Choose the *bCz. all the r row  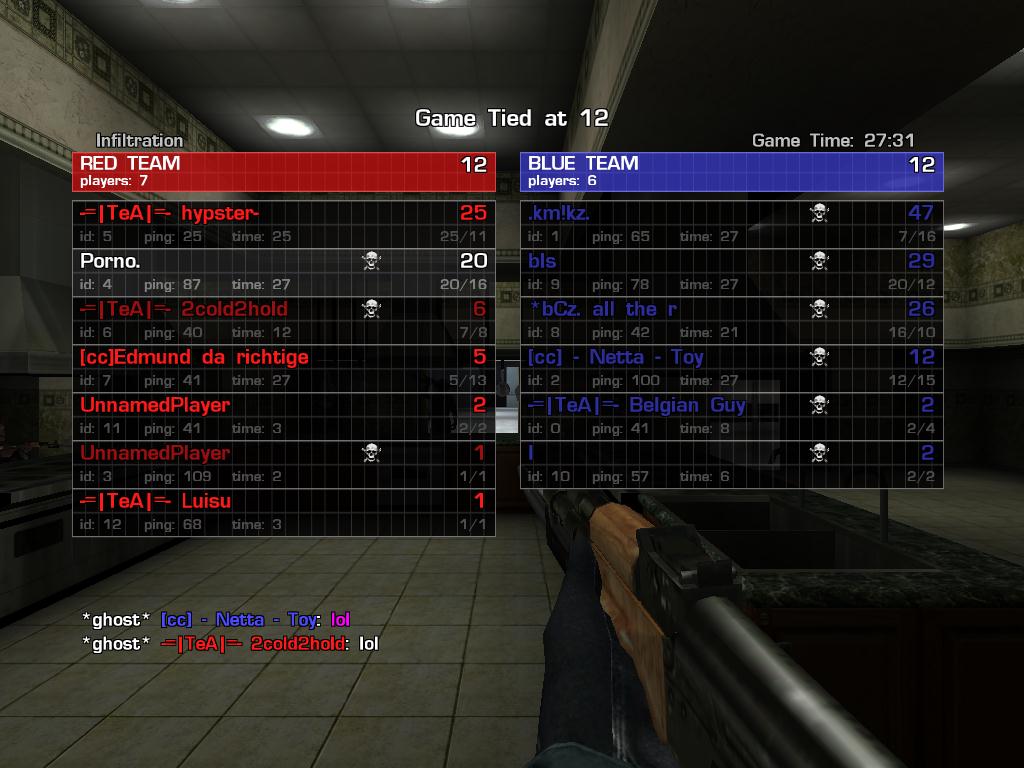[731, 320]
